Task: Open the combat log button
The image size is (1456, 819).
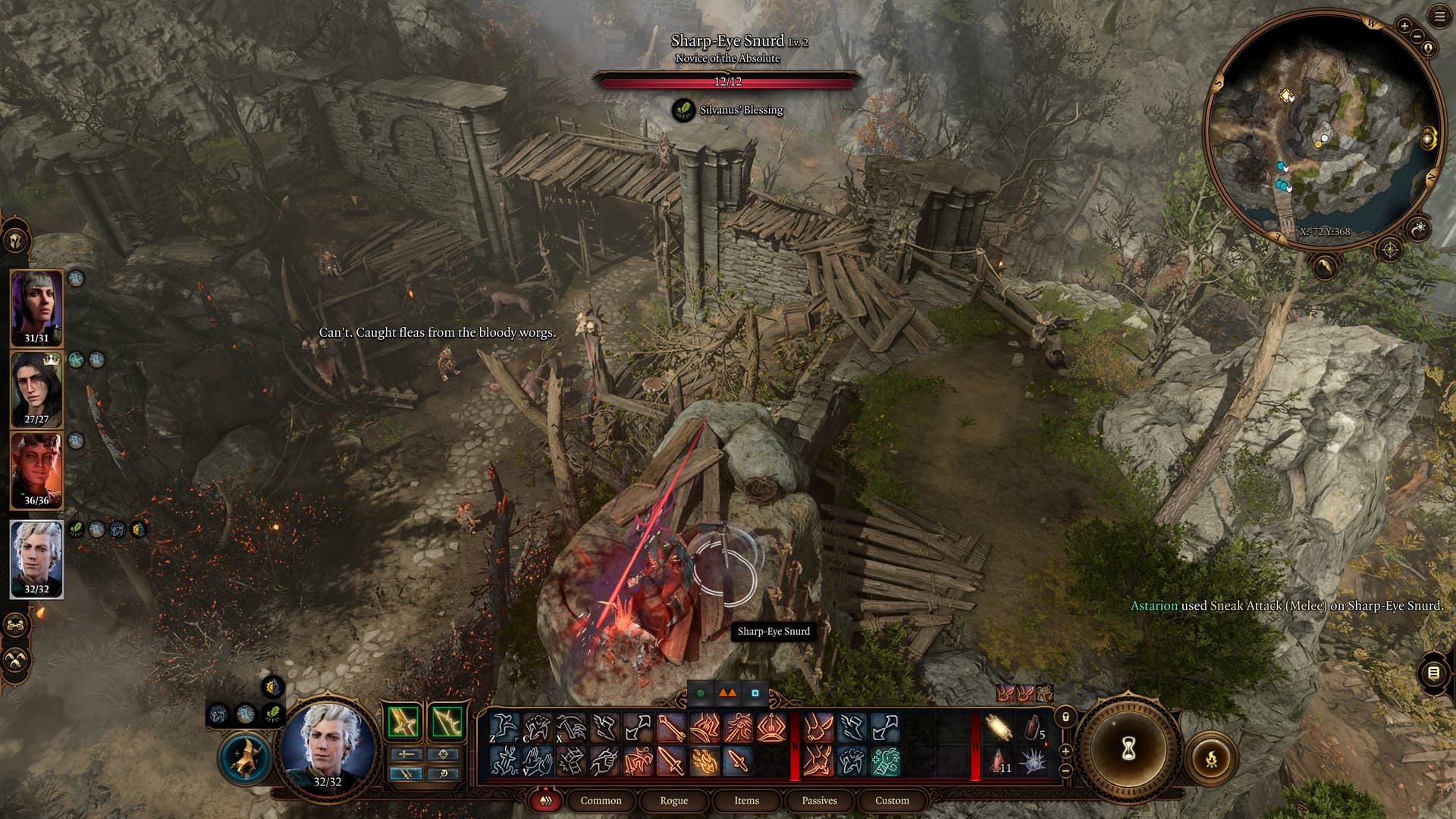Action: (1432, 673)
